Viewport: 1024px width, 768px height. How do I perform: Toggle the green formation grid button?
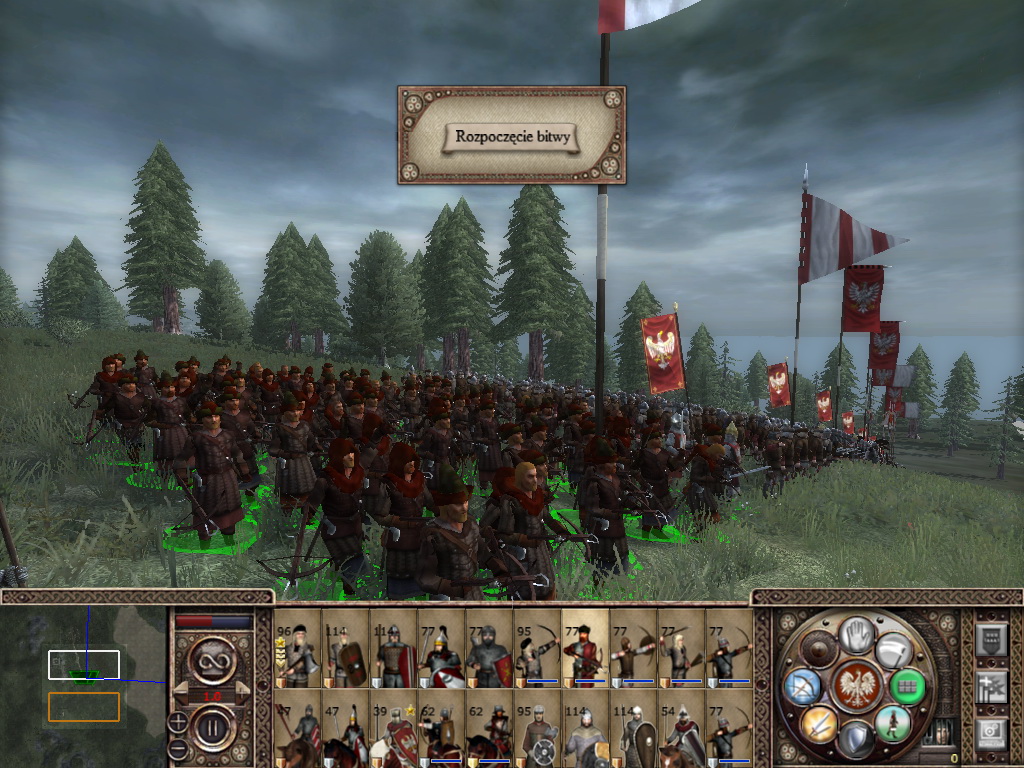(x=907, y=685)
